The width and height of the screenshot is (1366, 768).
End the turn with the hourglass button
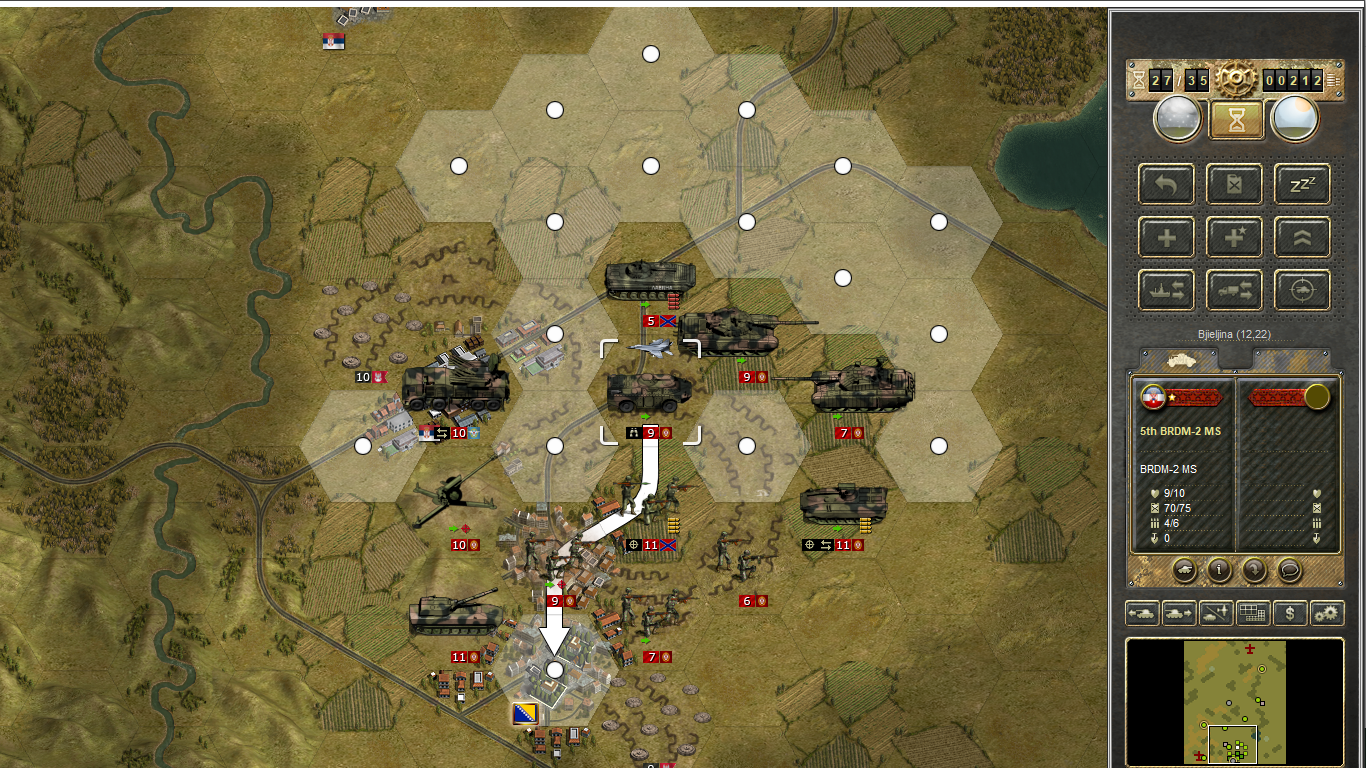[x=1237, y=120]
